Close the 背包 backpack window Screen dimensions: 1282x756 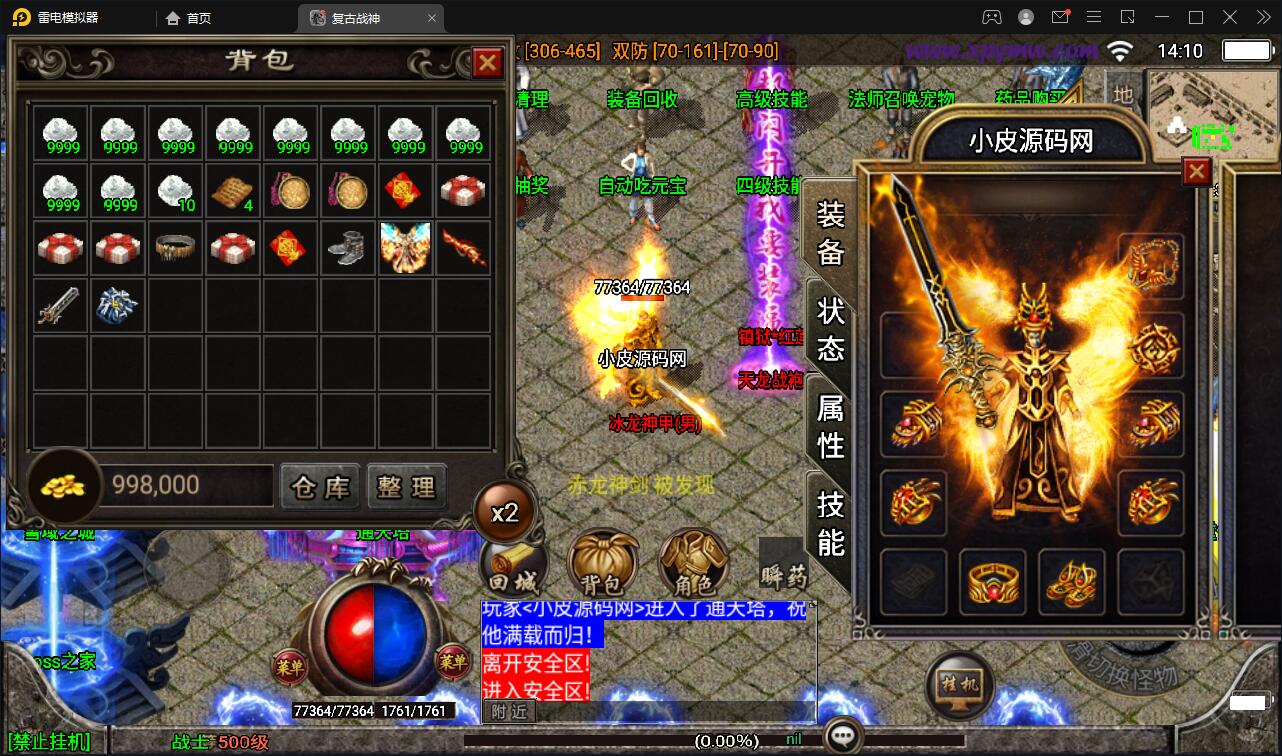(487, 63)
